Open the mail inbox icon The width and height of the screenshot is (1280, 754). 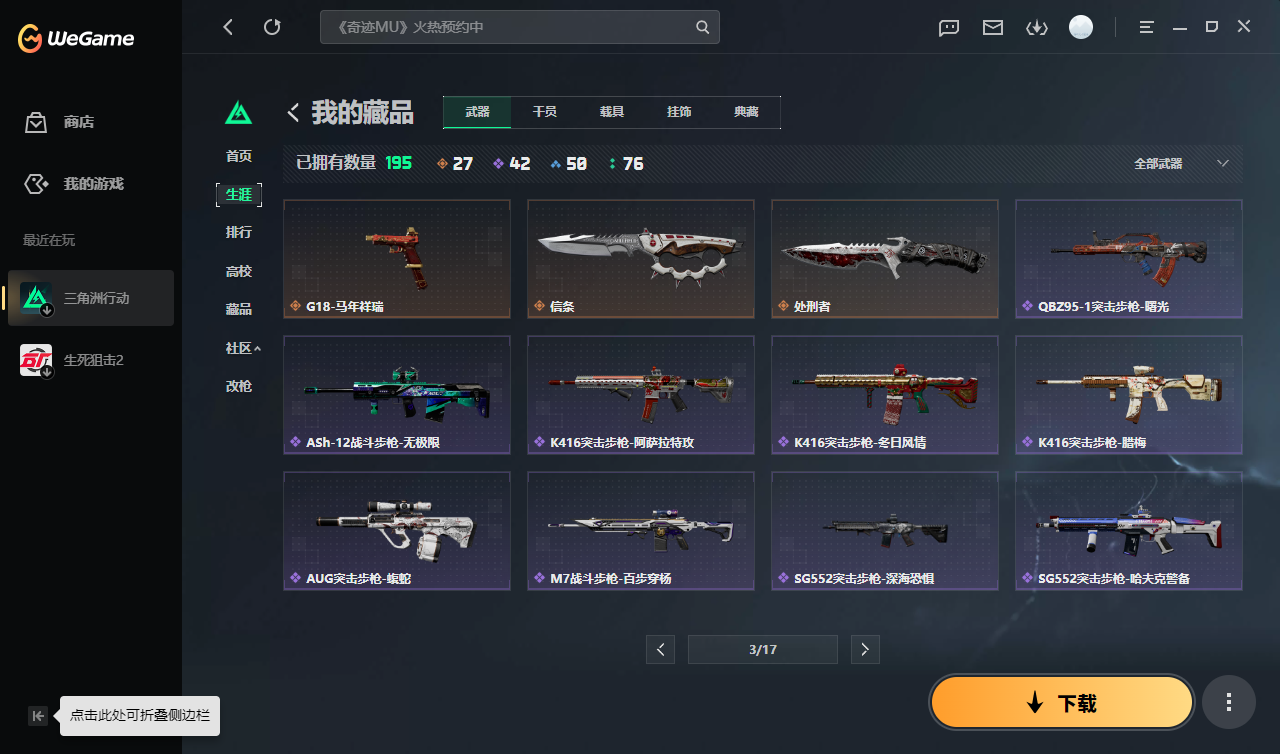(992, 27)
